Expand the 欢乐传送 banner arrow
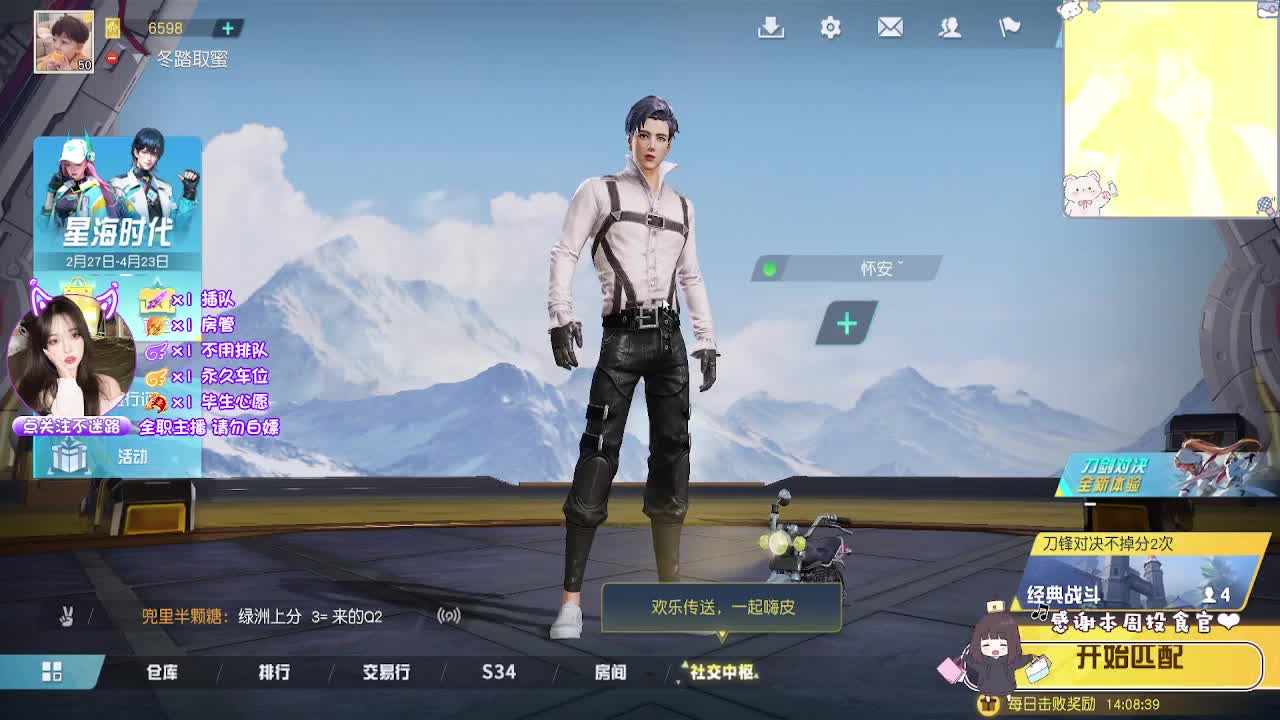Viewport: 1280px width, 720px height. click(x=722, y=633)
